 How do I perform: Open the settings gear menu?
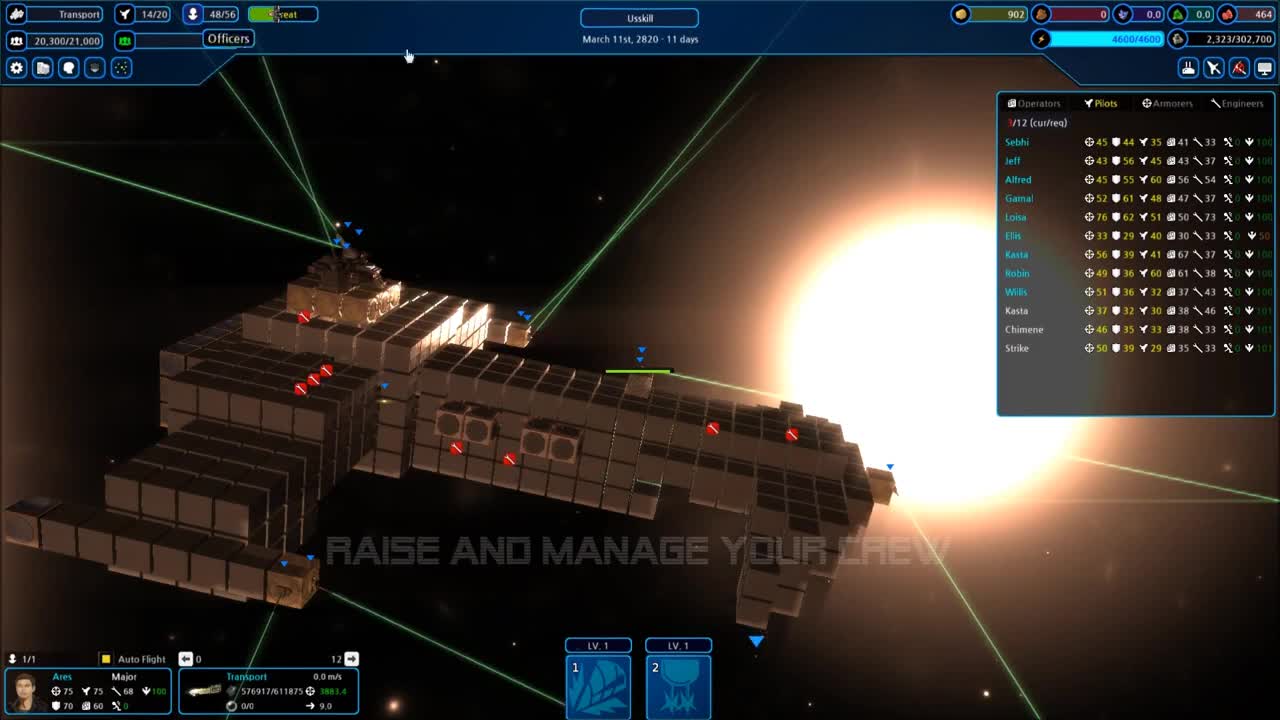15,67
